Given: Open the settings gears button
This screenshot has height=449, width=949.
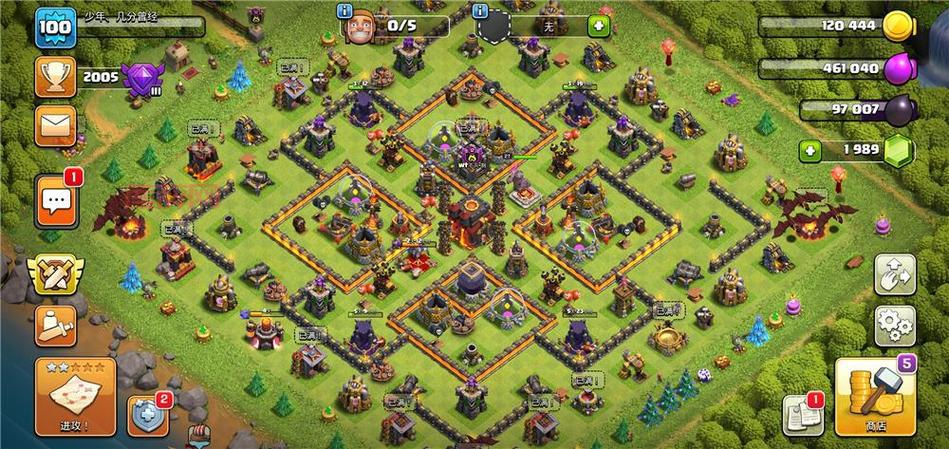Looking at the screenshot, I should pyautogui.click(x=894, y=324).
